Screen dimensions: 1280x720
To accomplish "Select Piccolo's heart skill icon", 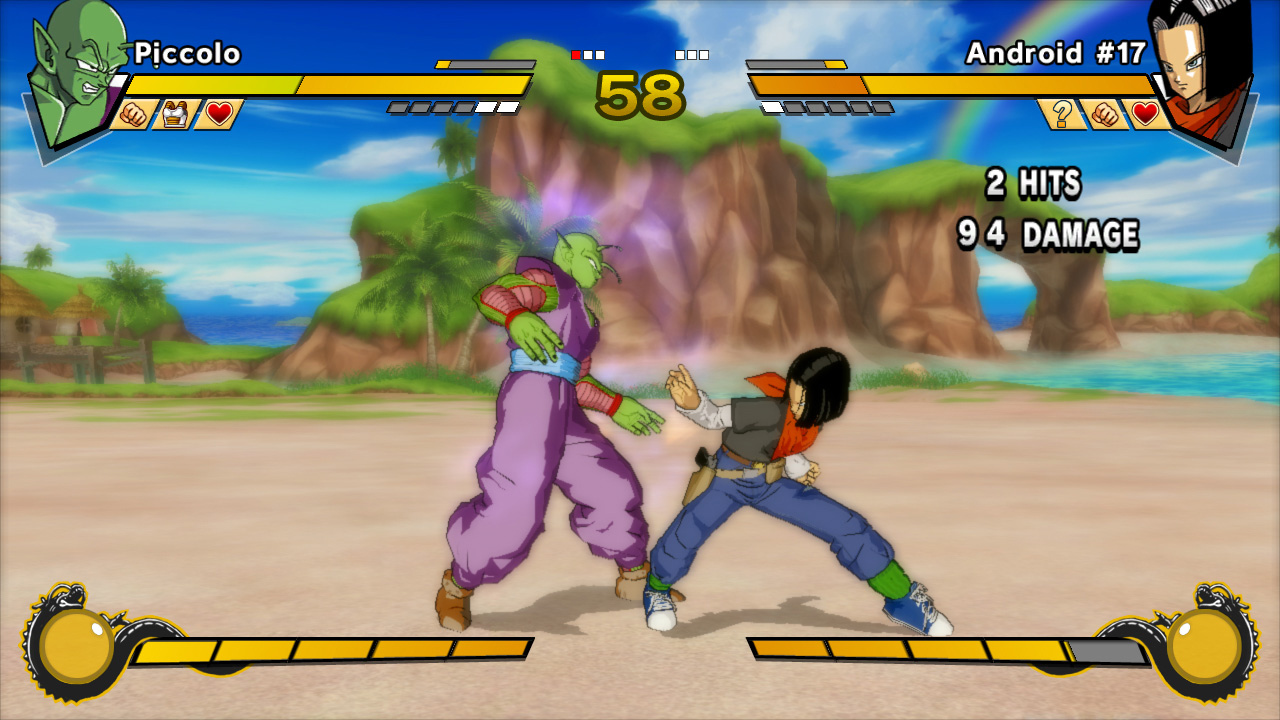I will coord(219,115).
